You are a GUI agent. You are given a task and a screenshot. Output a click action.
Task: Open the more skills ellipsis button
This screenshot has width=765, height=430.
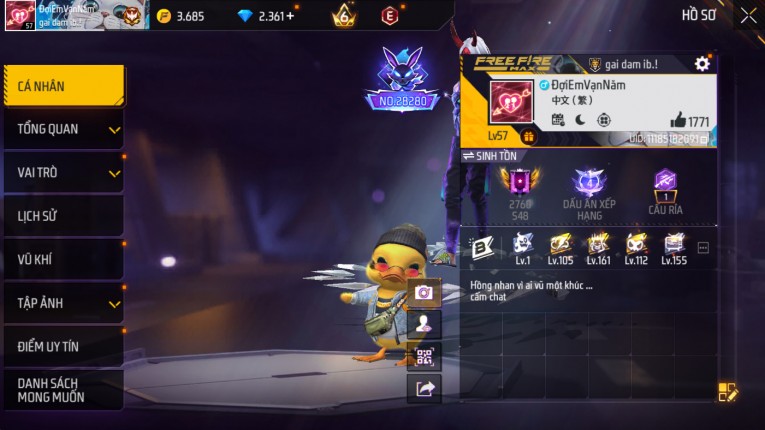[x=703, y=247]
